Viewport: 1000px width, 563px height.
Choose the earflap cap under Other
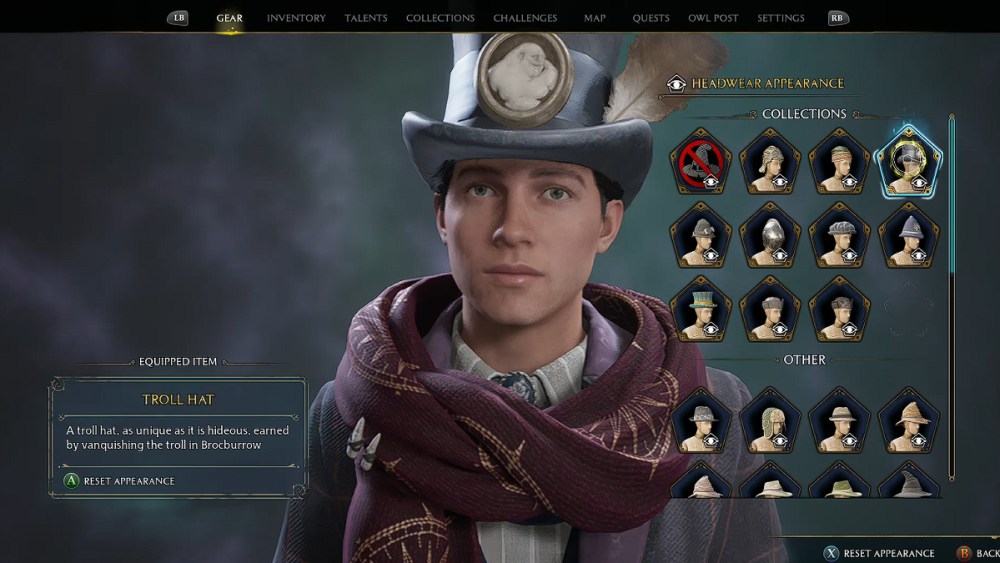click(x=770, y=420)
